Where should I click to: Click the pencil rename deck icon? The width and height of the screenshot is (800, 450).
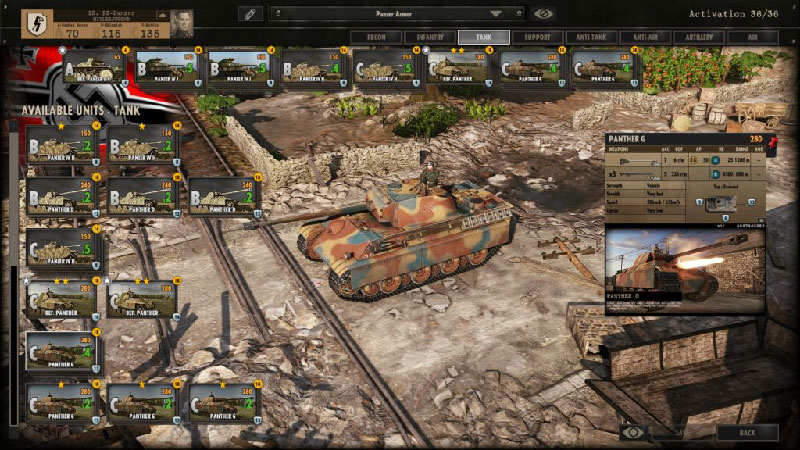250,14
